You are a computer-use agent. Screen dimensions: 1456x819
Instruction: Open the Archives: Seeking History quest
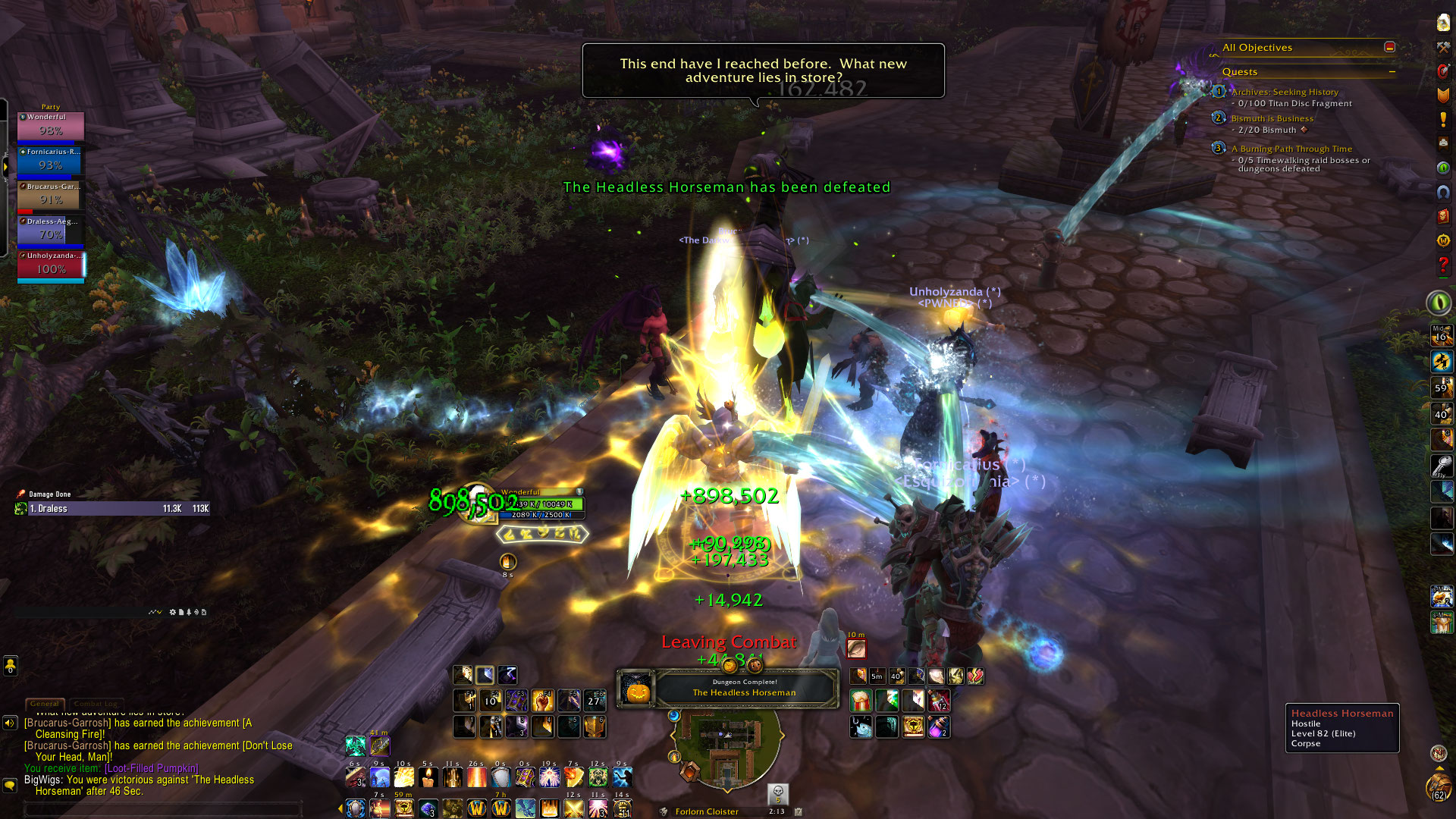coord(1285,92)
